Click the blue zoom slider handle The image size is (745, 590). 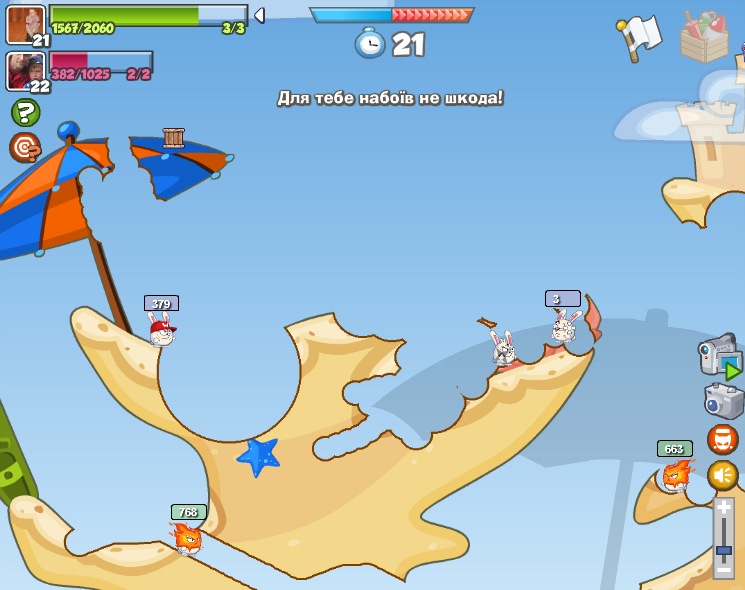[723, 549]
